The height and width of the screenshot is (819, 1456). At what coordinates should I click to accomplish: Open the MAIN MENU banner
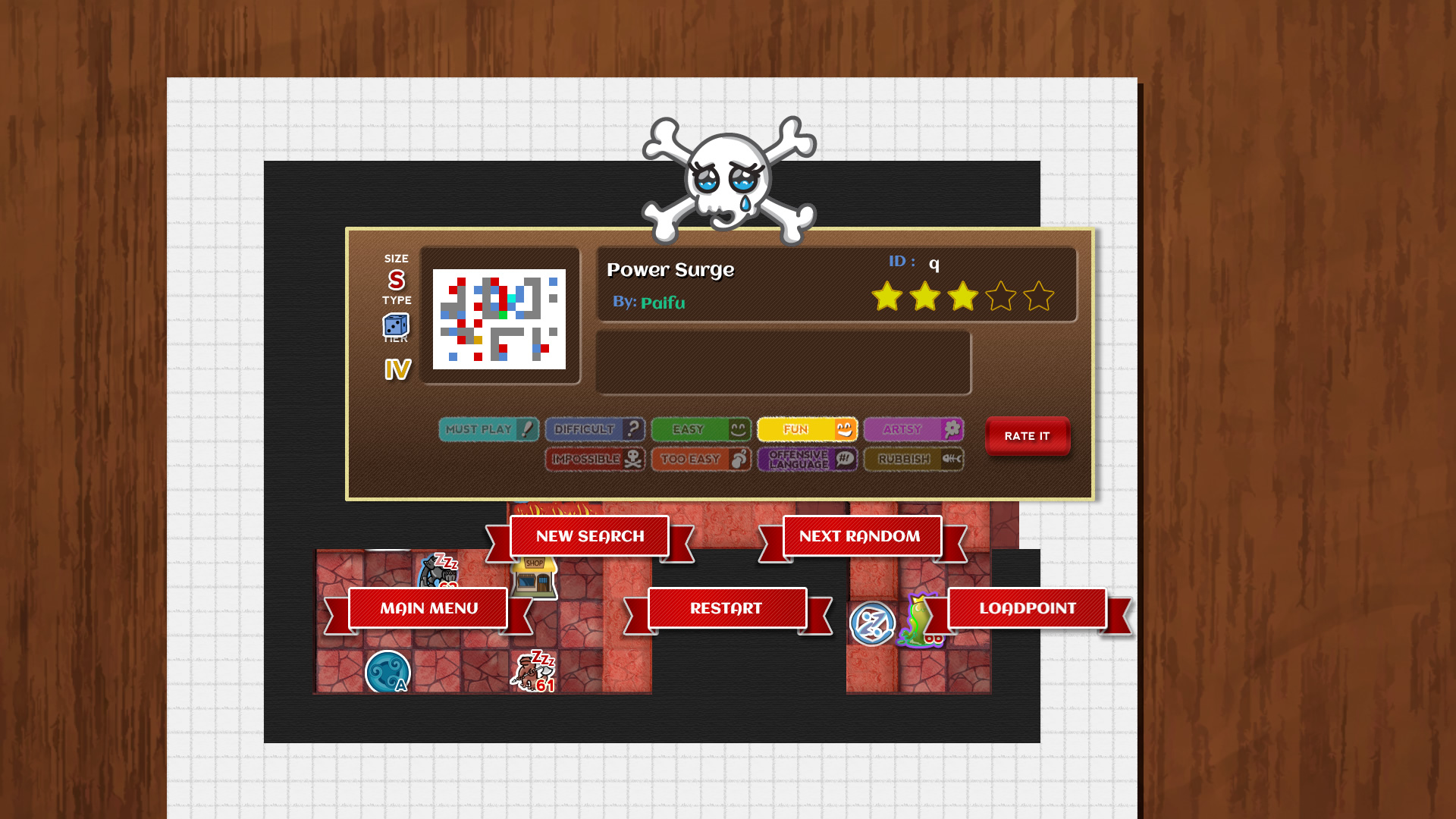[x=428, y=607]
